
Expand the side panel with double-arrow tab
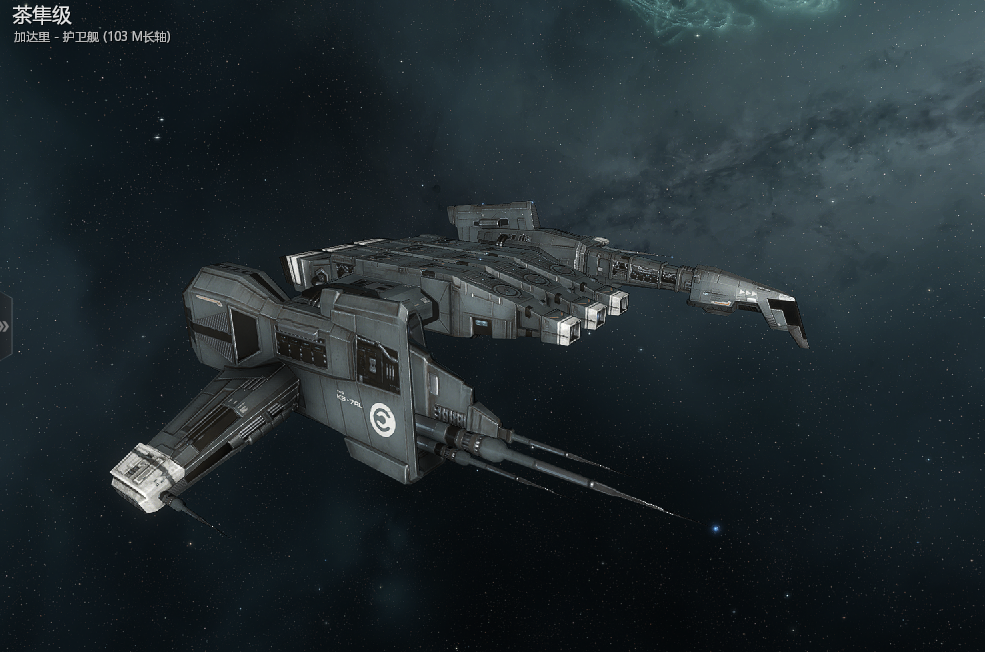point(5,326)
